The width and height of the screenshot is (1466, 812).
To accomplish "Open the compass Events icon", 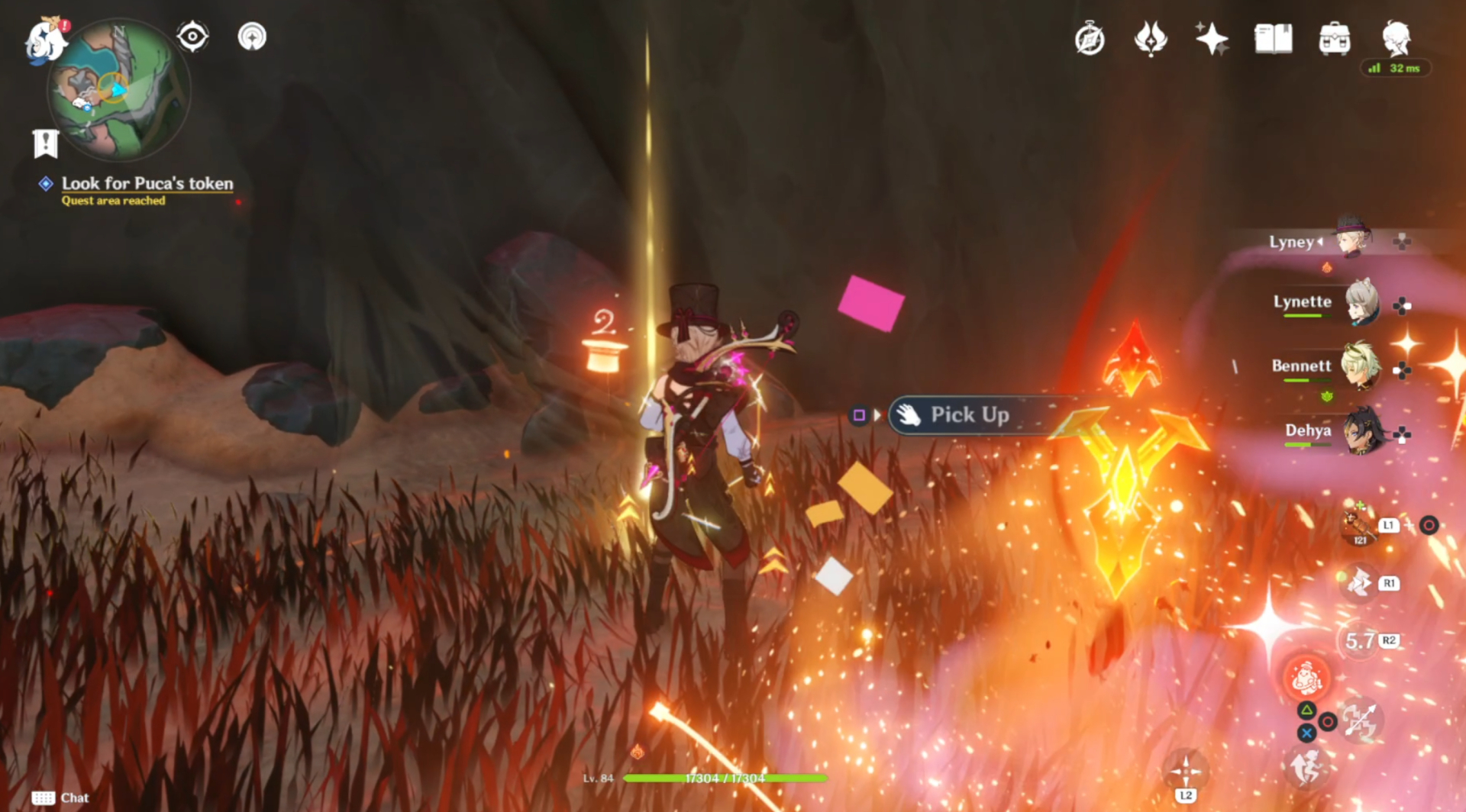I will (x=1090, y=39).
